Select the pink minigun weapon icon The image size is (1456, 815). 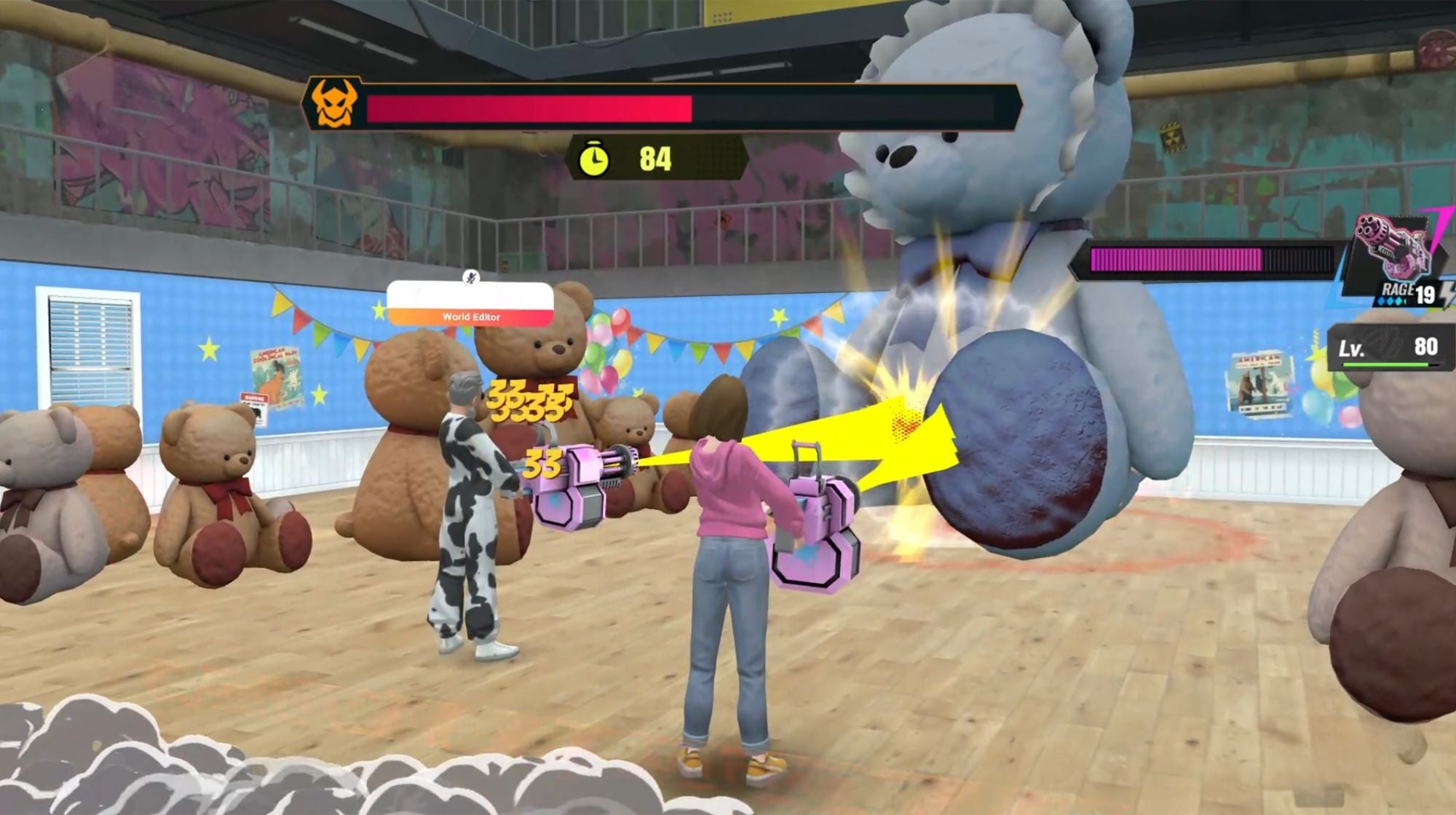(1389, 250)
